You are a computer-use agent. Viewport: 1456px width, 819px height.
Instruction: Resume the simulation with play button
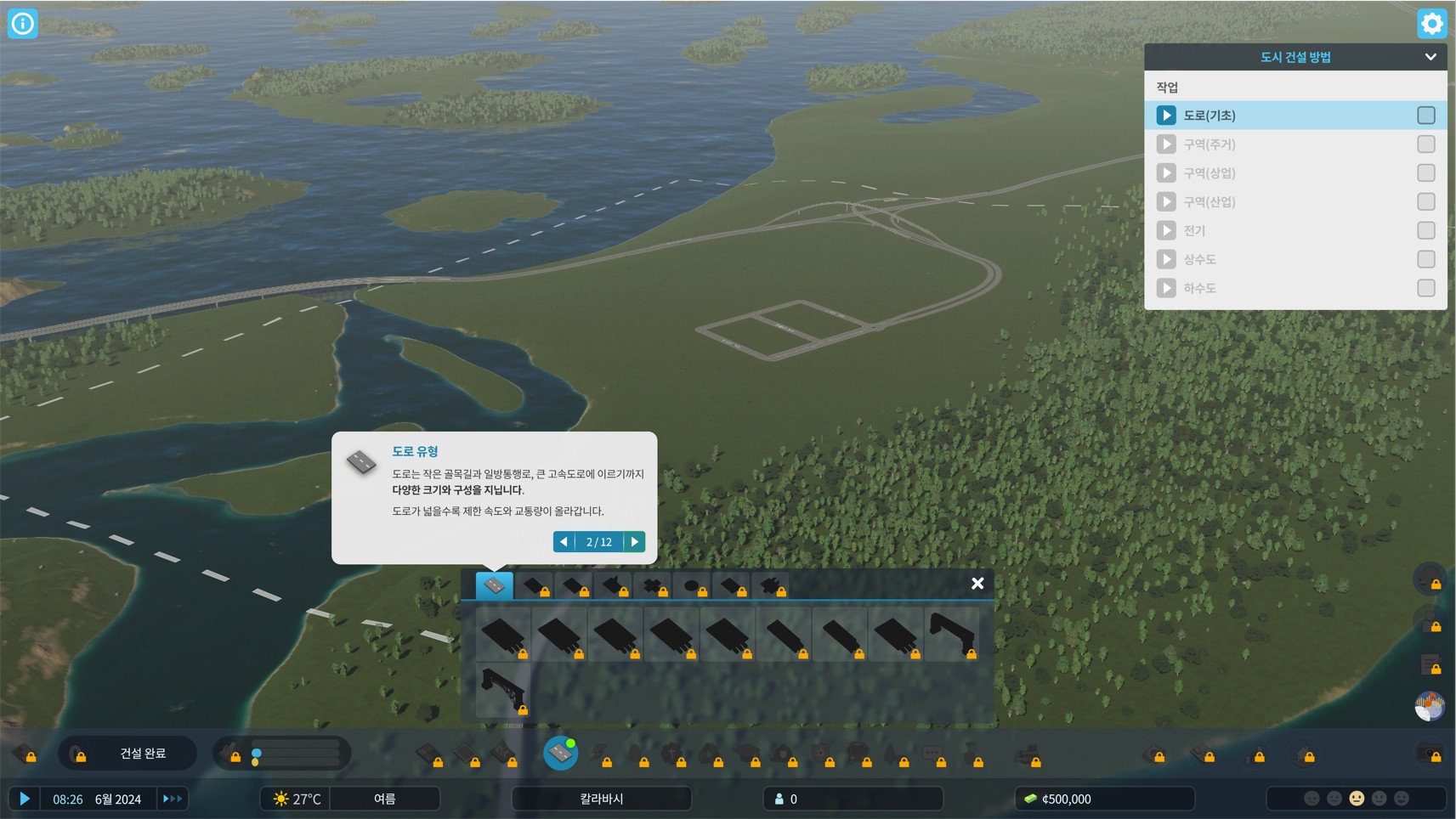(x=25, y=799)
